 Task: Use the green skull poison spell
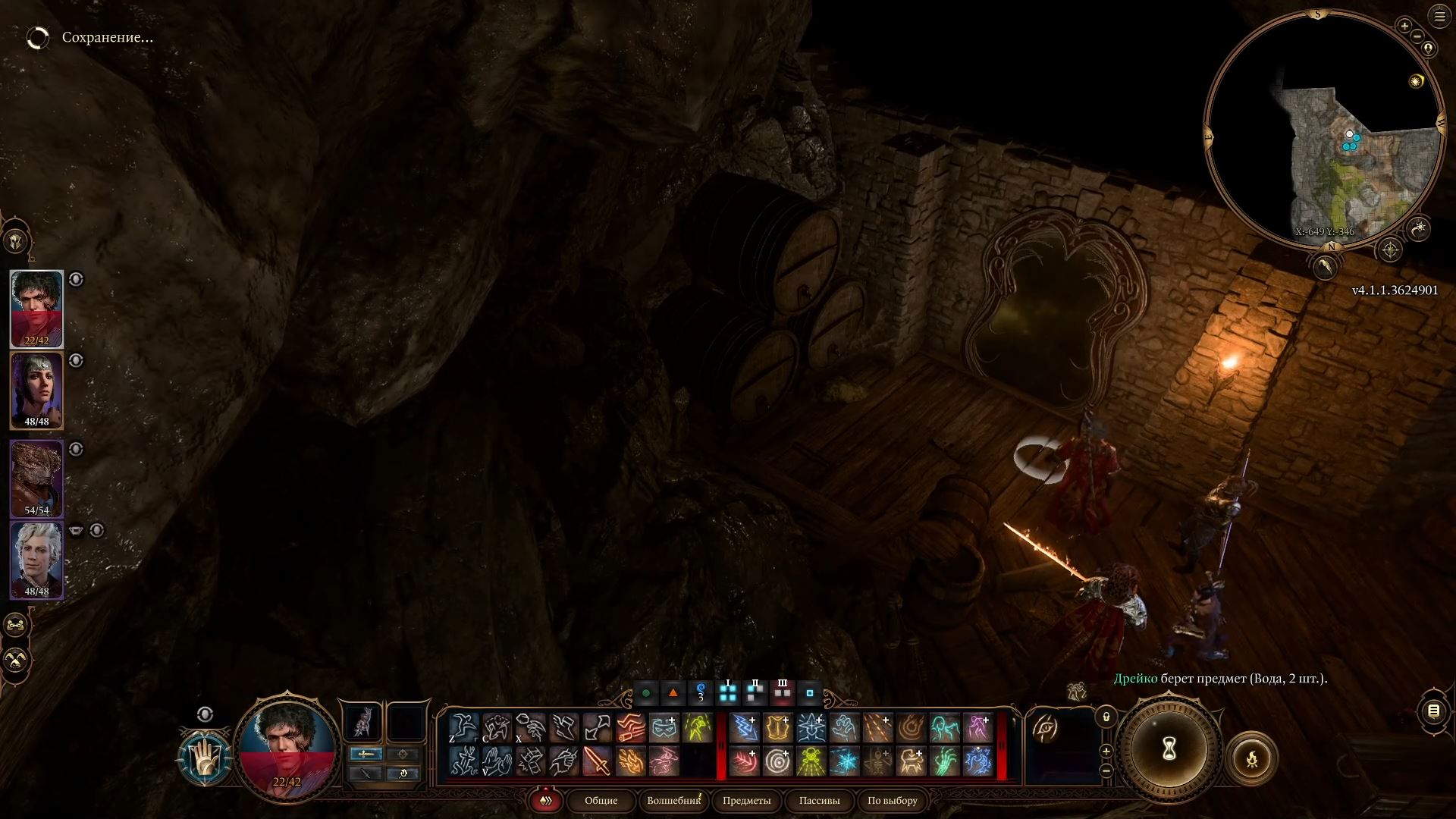click(811, 761)
